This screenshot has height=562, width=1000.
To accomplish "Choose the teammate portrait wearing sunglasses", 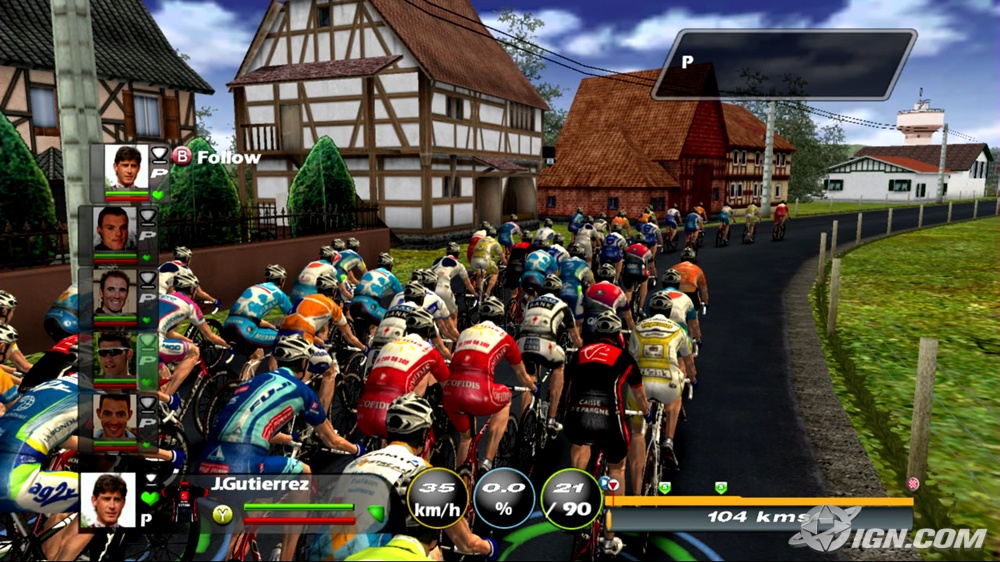I will 114,353.
